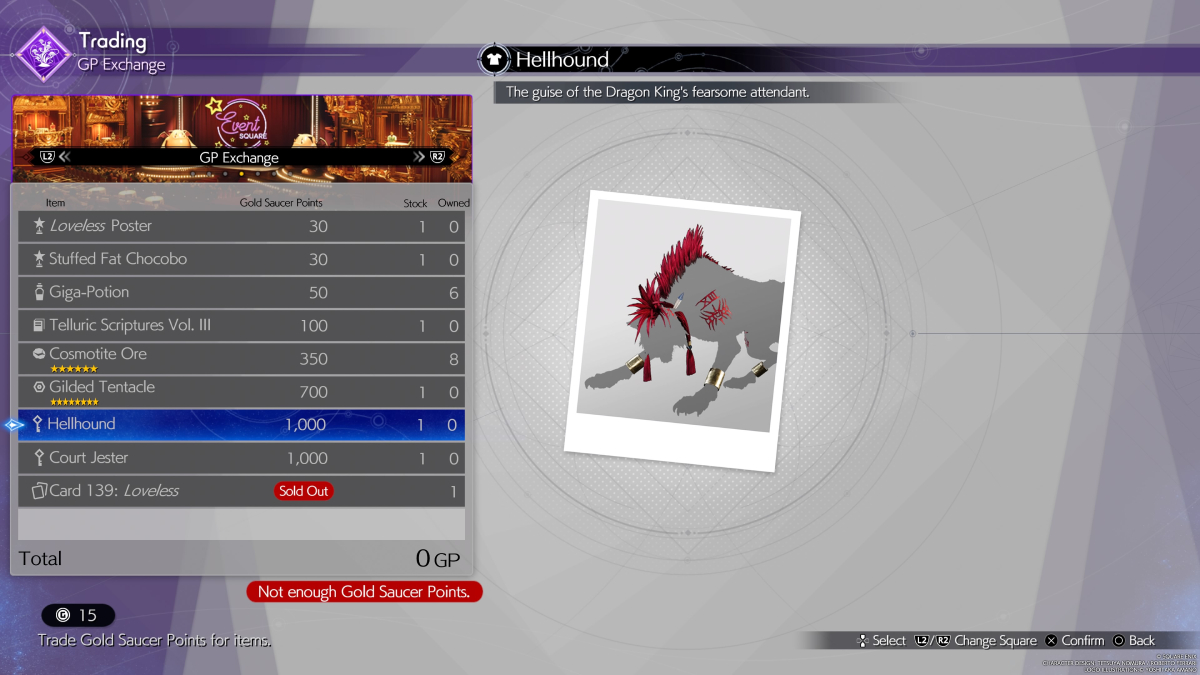Choose the Court Jester outfit row
The height and width of the screenshot is (675, 1200).
(241, 458)
